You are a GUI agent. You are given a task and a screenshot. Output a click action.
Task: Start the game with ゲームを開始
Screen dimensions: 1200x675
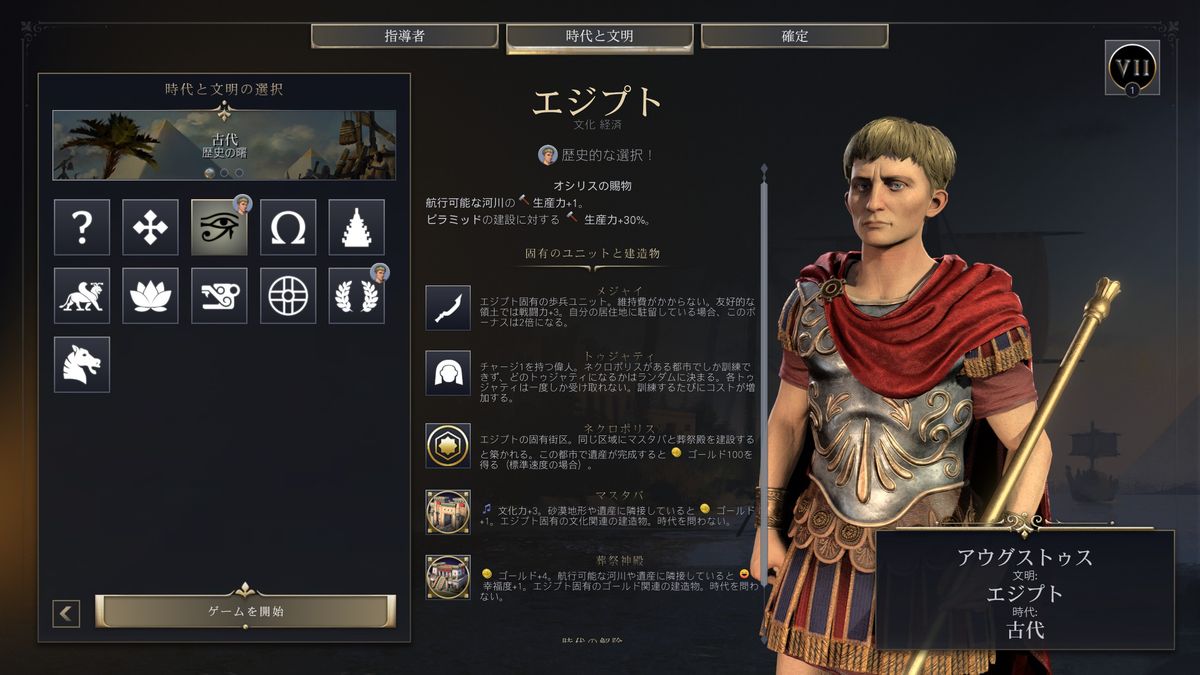tap(245, 611)
